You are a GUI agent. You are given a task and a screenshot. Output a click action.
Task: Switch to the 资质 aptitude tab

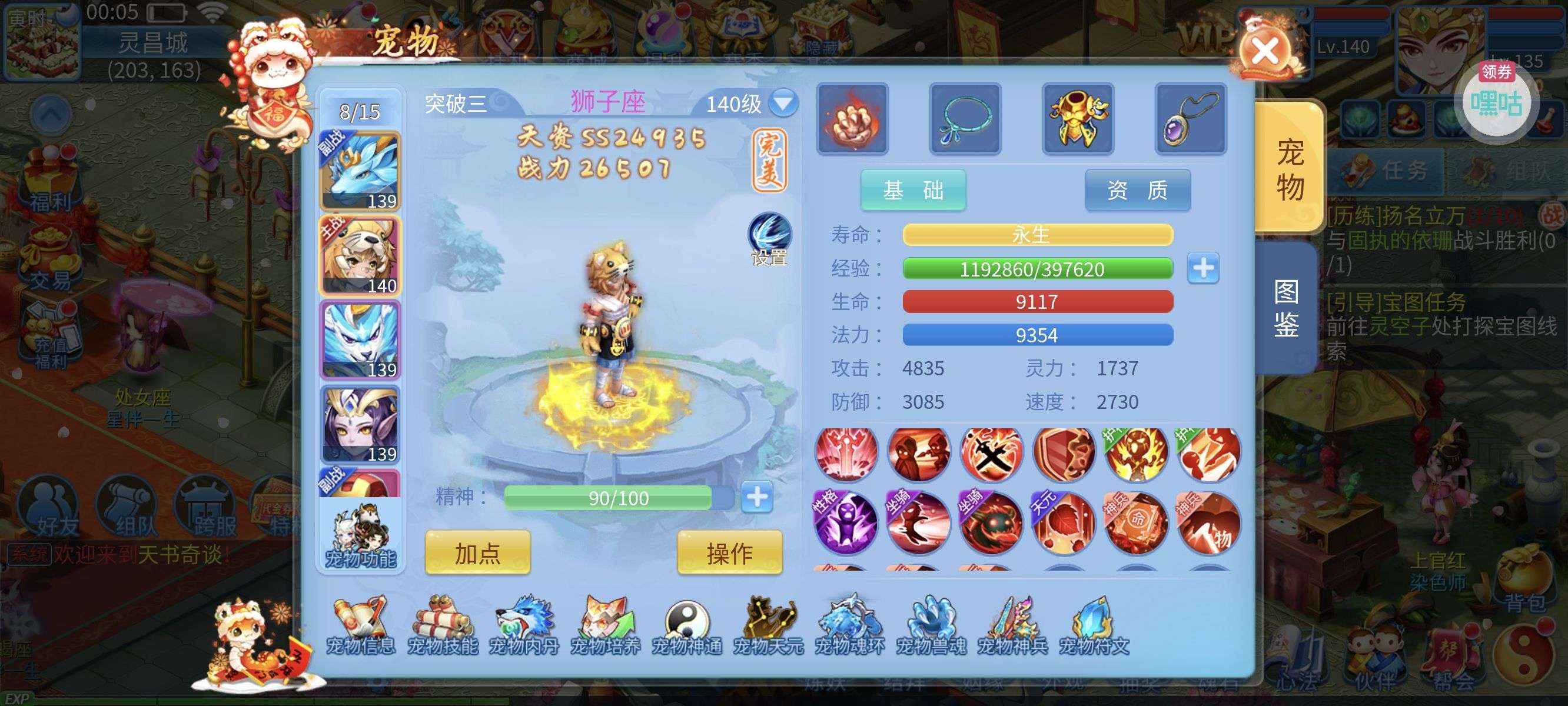point(1137,191)
